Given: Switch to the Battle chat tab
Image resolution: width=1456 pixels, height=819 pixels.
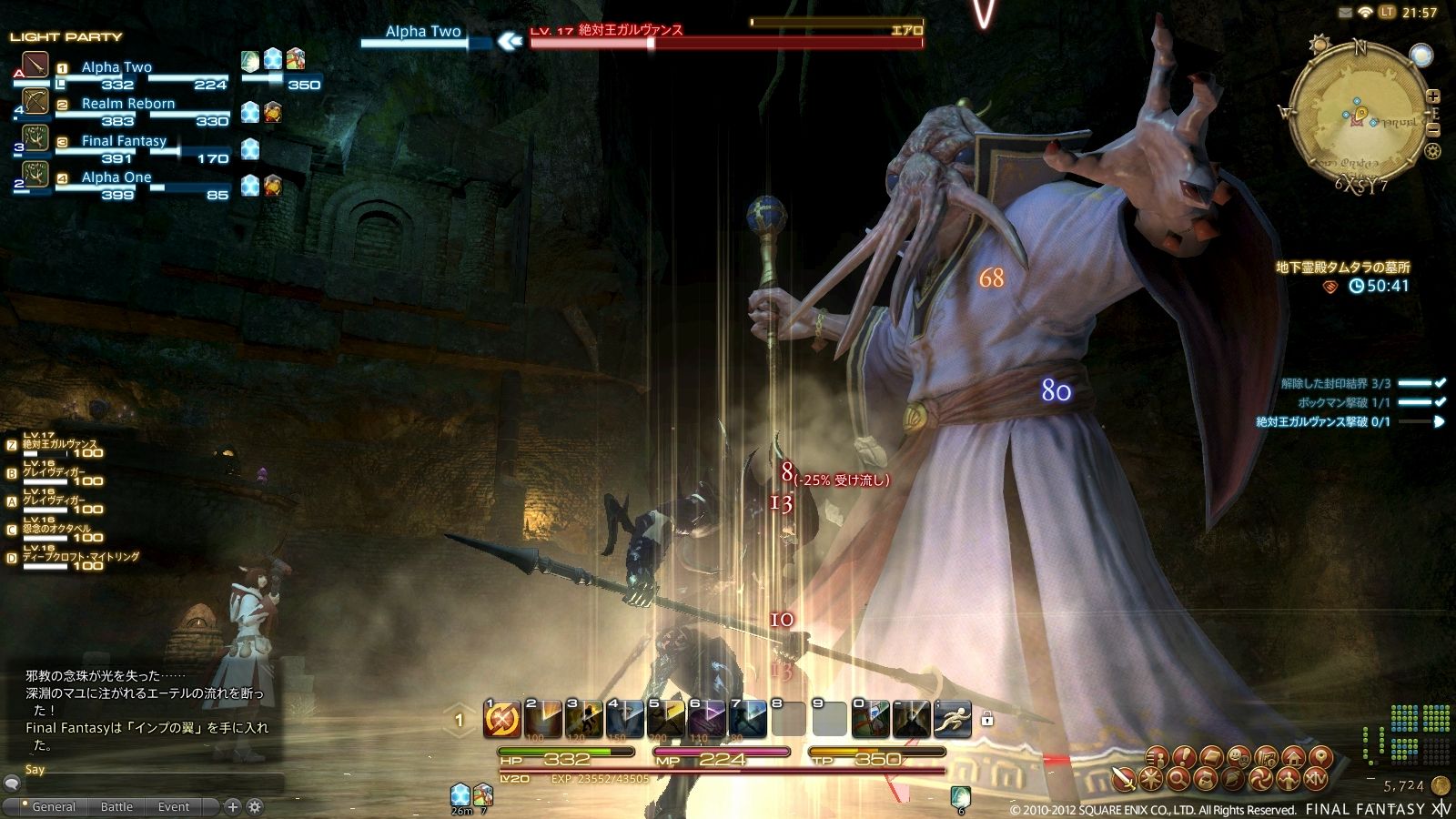Looking at the screenshot, I should pos(116,806).
